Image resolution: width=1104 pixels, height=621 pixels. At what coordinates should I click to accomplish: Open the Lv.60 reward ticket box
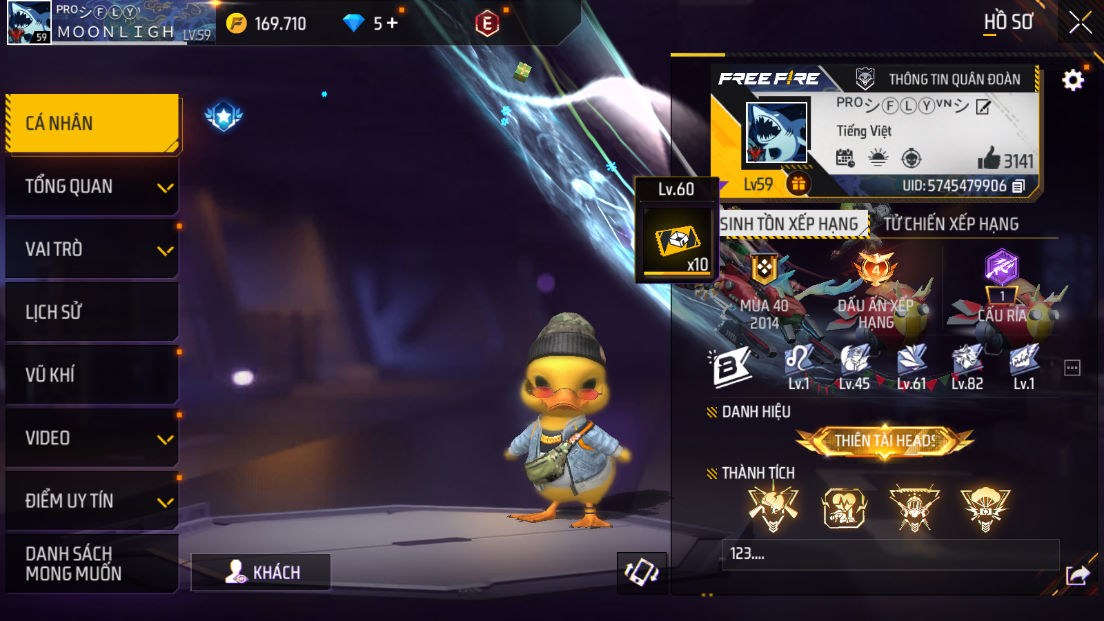pos(677,243)
